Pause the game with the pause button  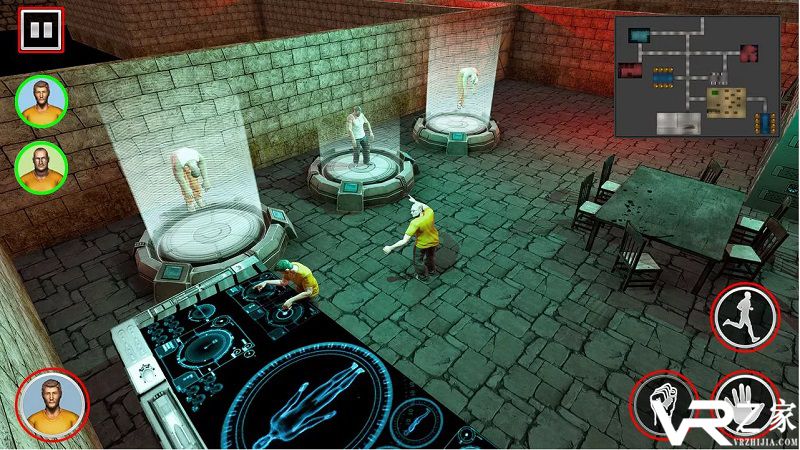click(x=40, y=29)
